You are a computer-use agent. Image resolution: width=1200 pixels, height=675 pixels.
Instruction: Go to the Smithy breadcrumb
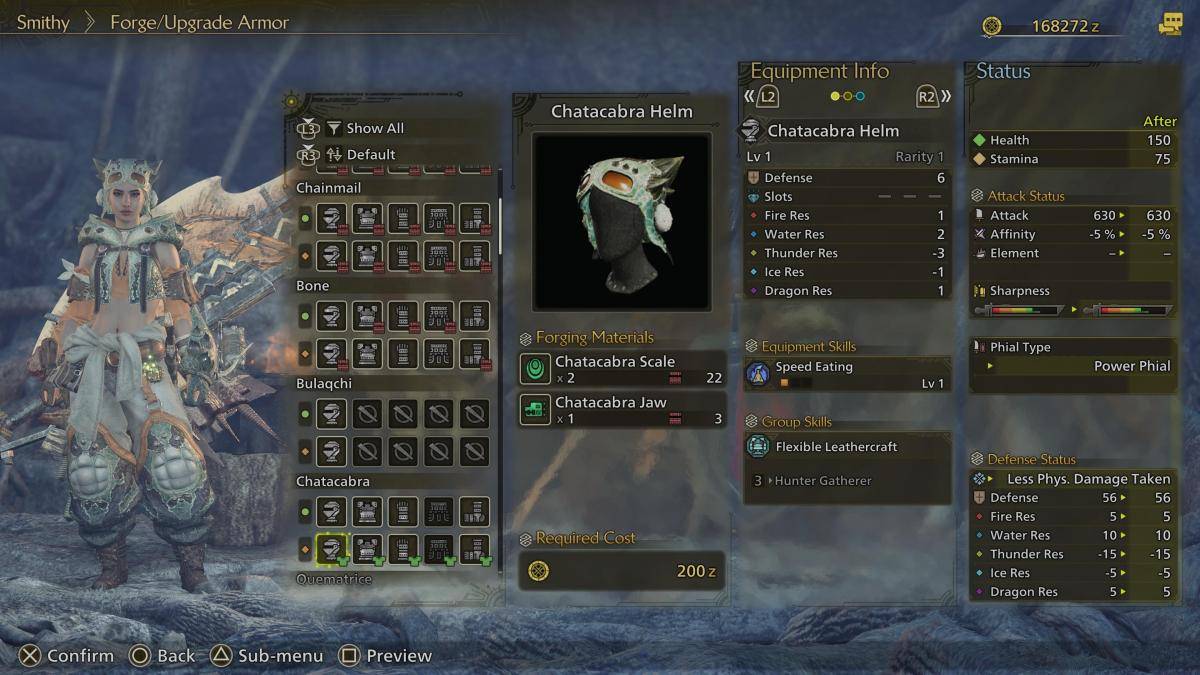point(43,22)
